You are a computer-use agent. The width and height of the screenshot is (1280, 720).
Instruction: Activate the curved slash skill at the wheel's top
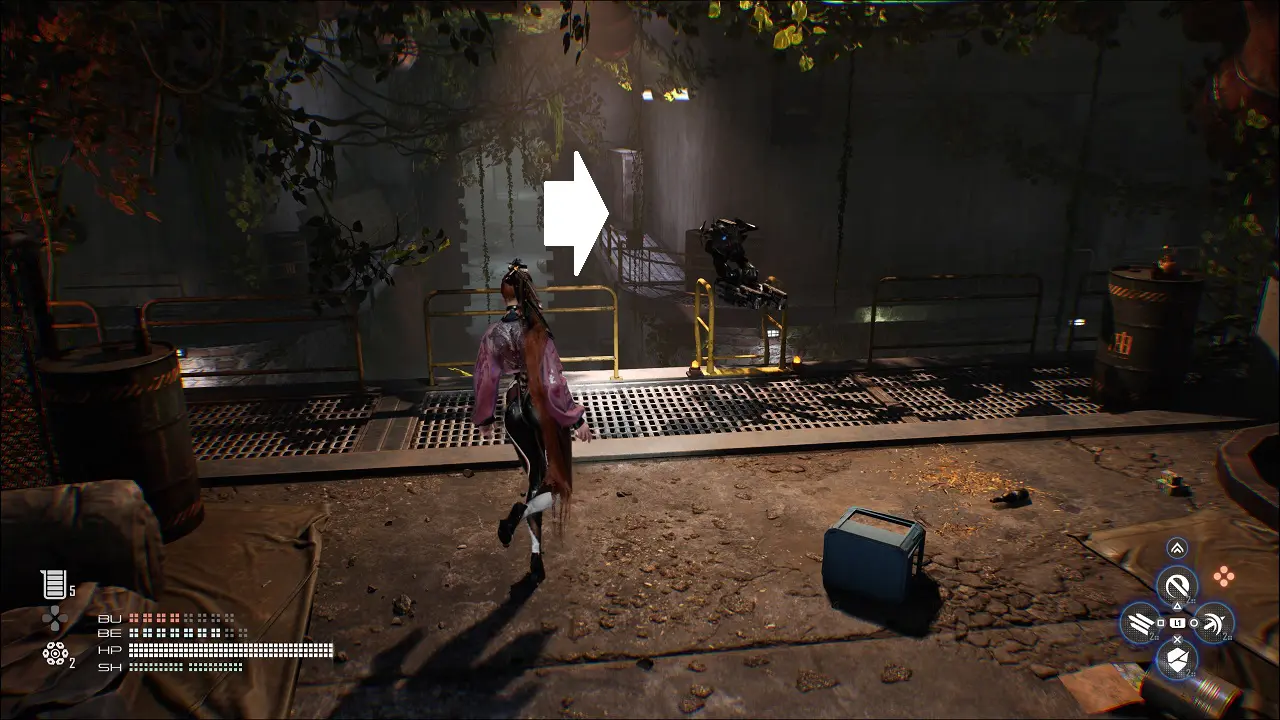[1177, 585]
